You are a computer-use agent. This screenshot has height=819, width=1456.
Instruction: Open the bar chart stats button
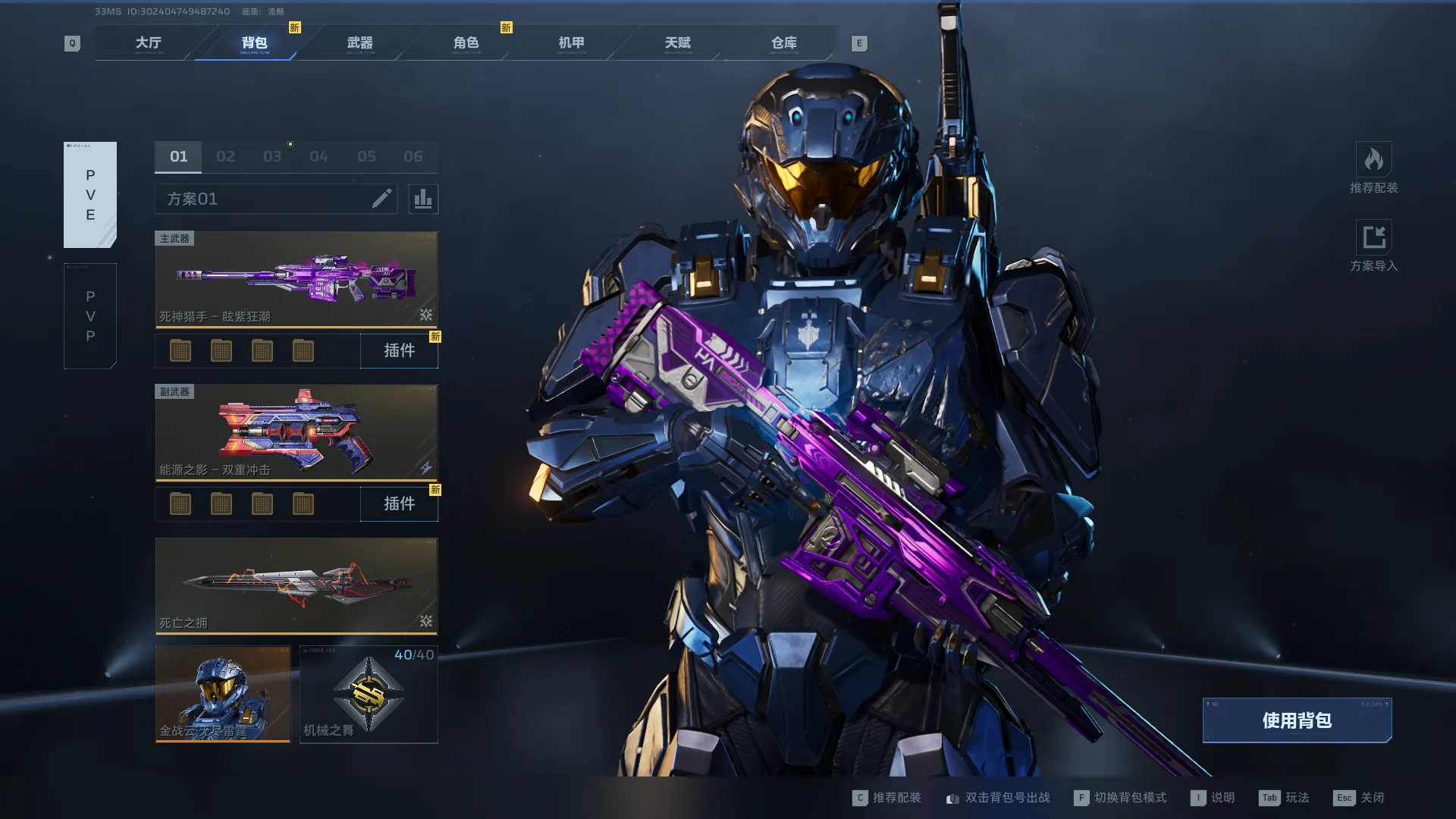(x=423, y=199)
